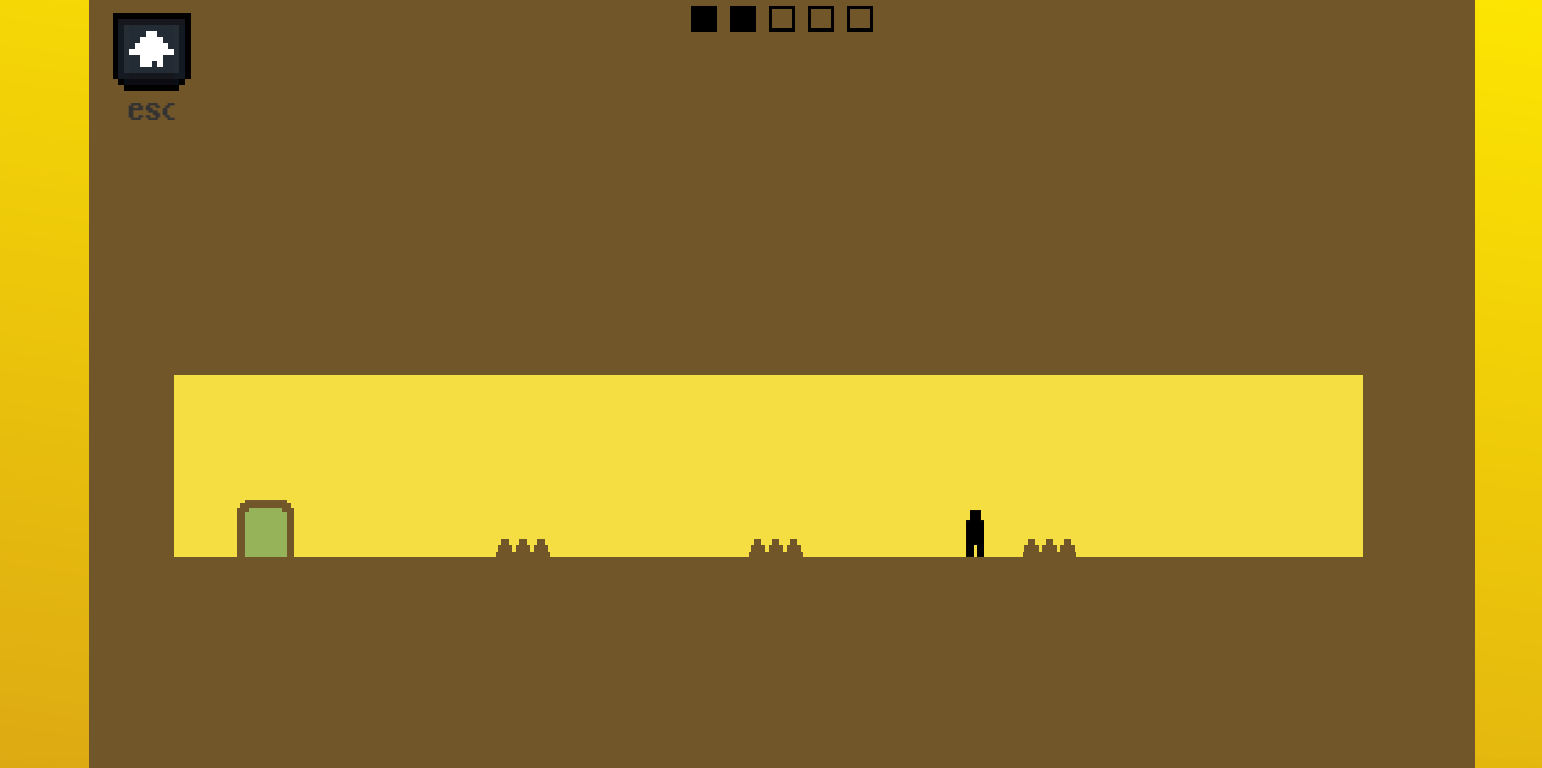This screenshot has height=768, width=1542.
Task: Open the pause menu via the esc button
Action: point(150,52)
